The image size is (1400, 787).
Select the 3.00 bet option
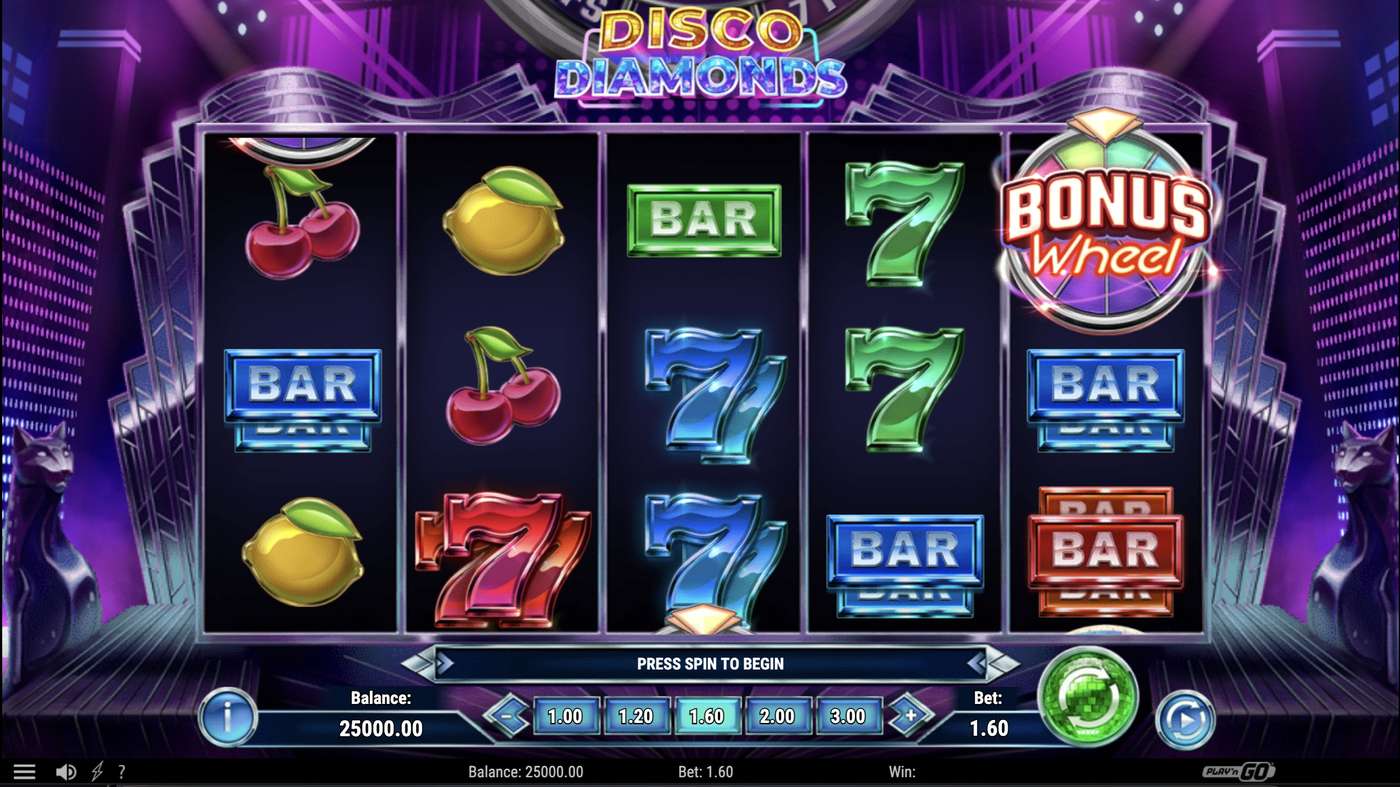click(848, 716)
